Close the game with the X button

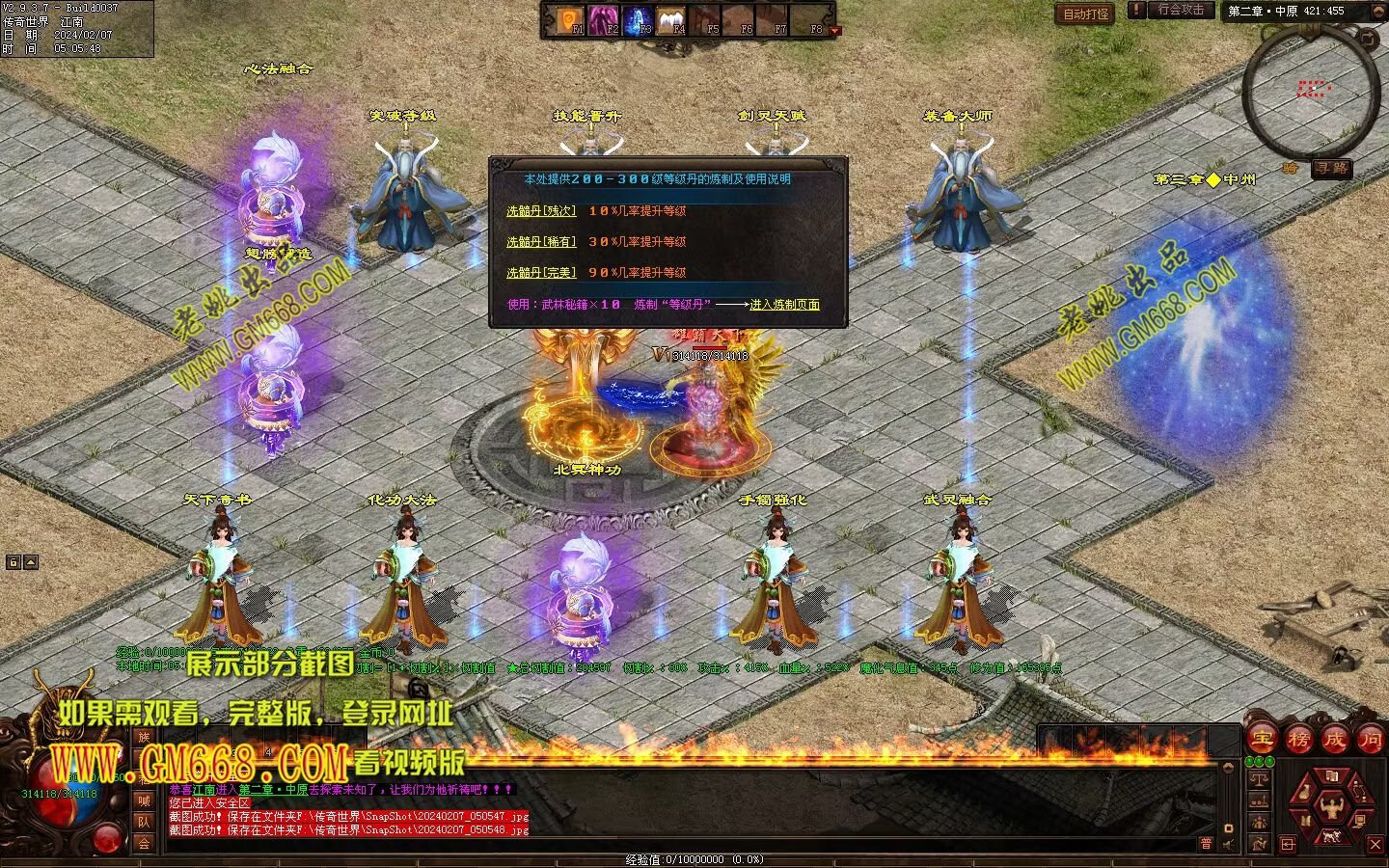(x=1375, y=845)
